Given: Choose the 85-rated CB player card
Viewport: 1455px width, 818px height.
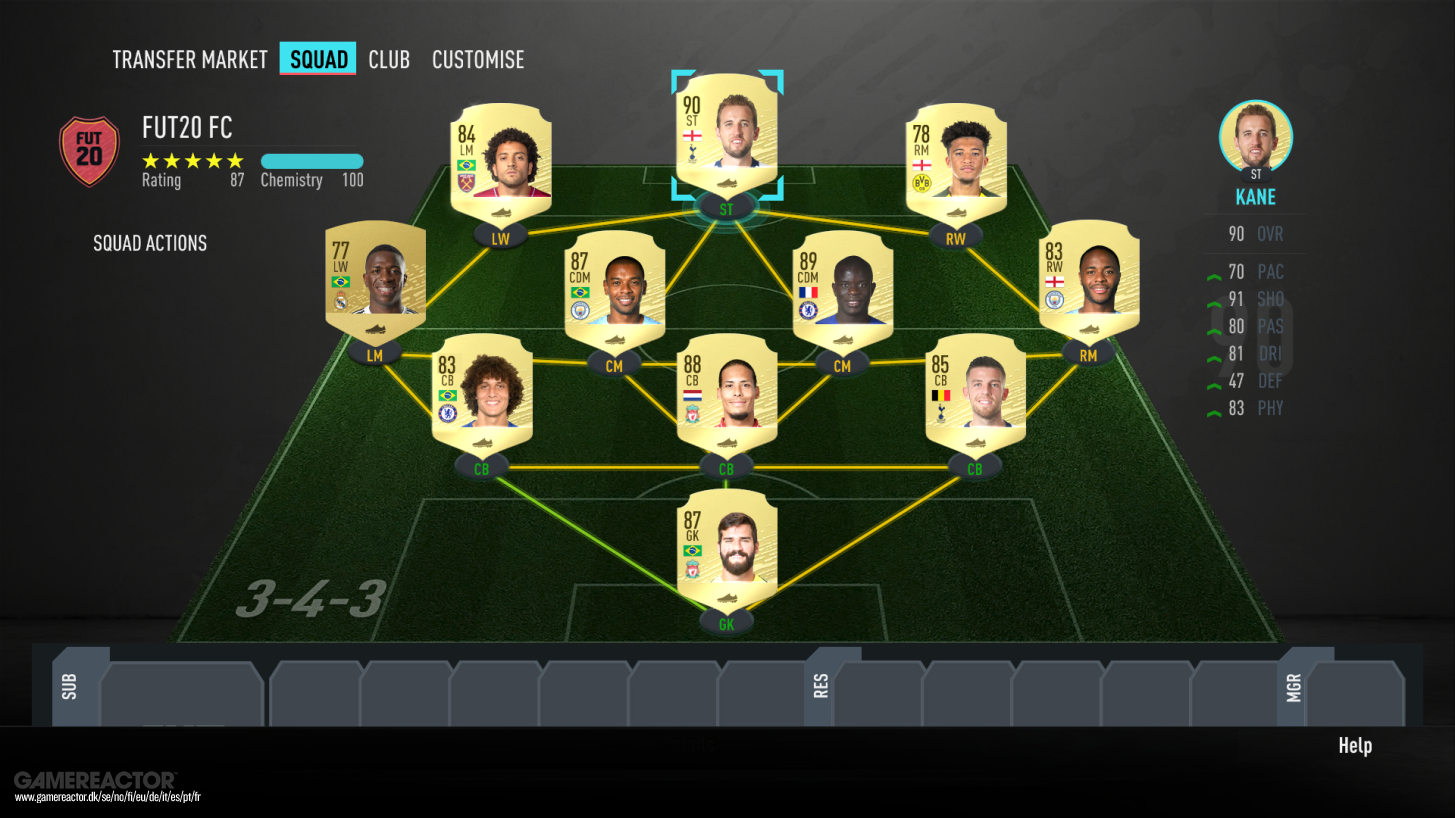Looking at the screenshot, I should pyautogui.click(x=975, y=392).
